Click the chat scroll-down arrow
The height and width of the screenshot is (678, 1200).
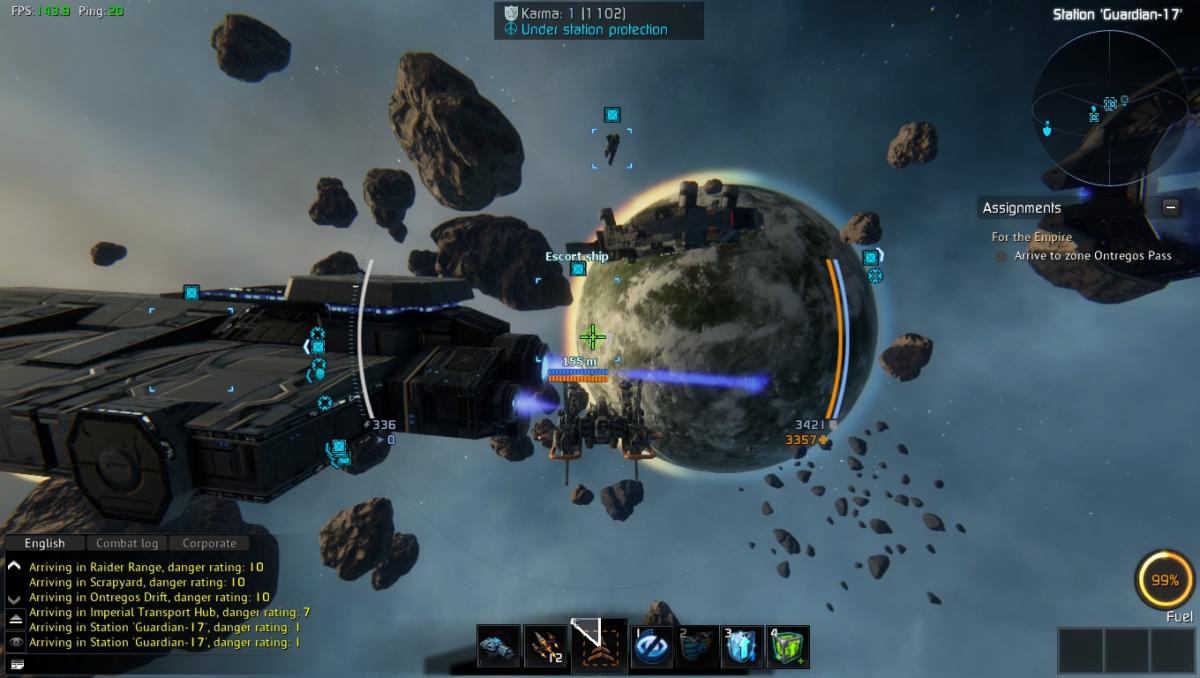coord(15,598)
